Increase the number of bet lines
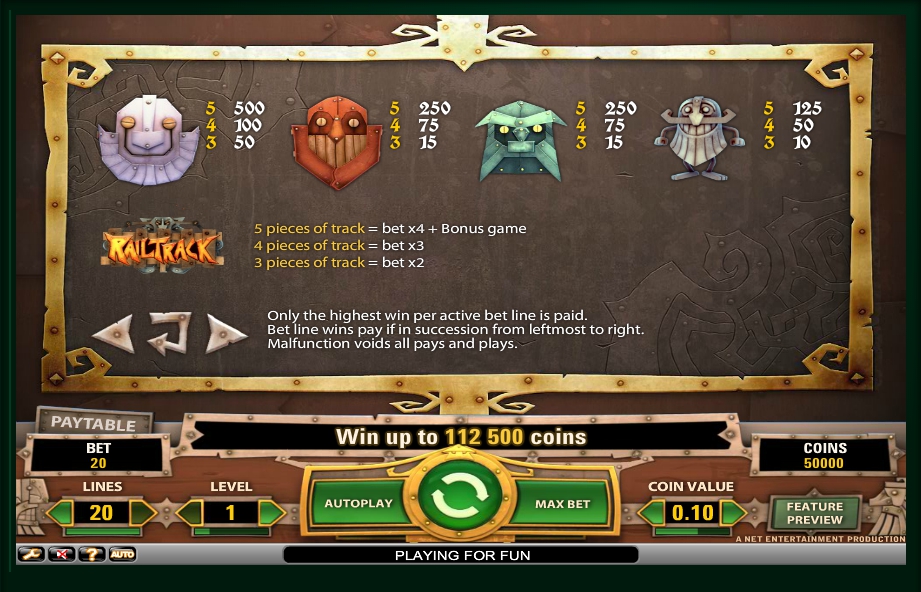Screen dimensions: 921x592 [x=143, y=513]
